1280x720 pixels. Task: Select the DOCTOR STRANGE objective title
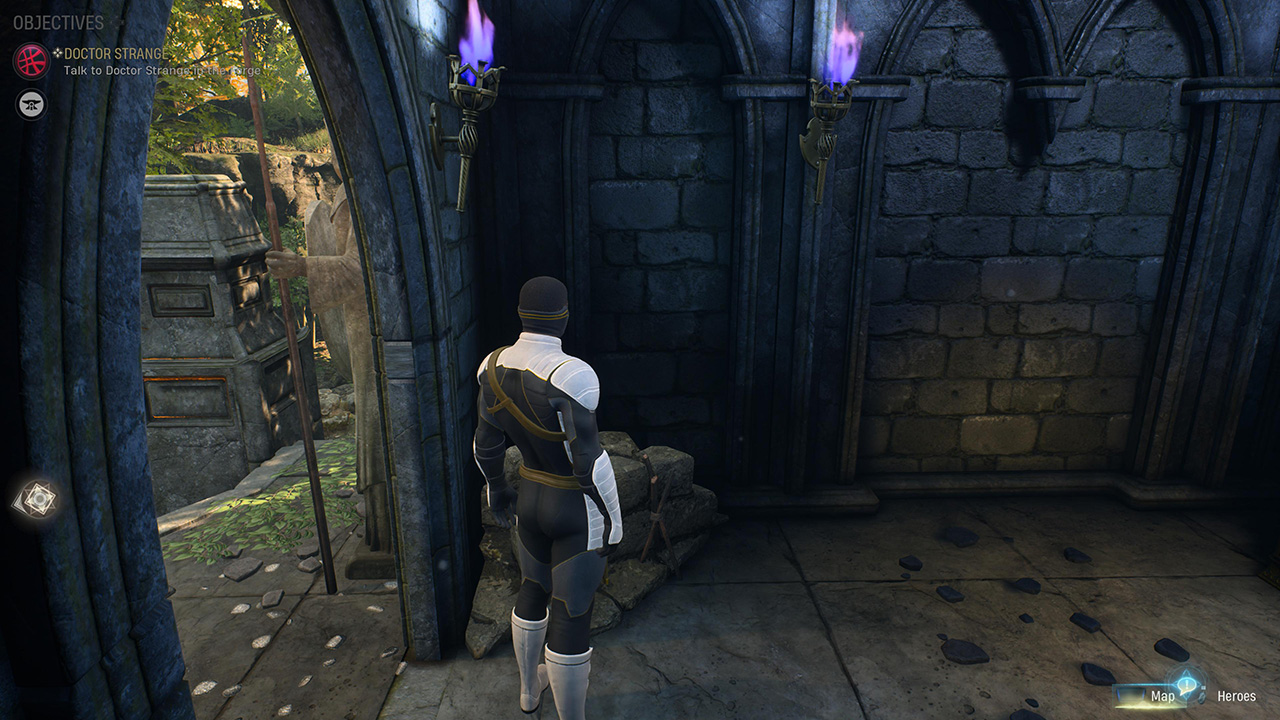(x=115, y=53)
